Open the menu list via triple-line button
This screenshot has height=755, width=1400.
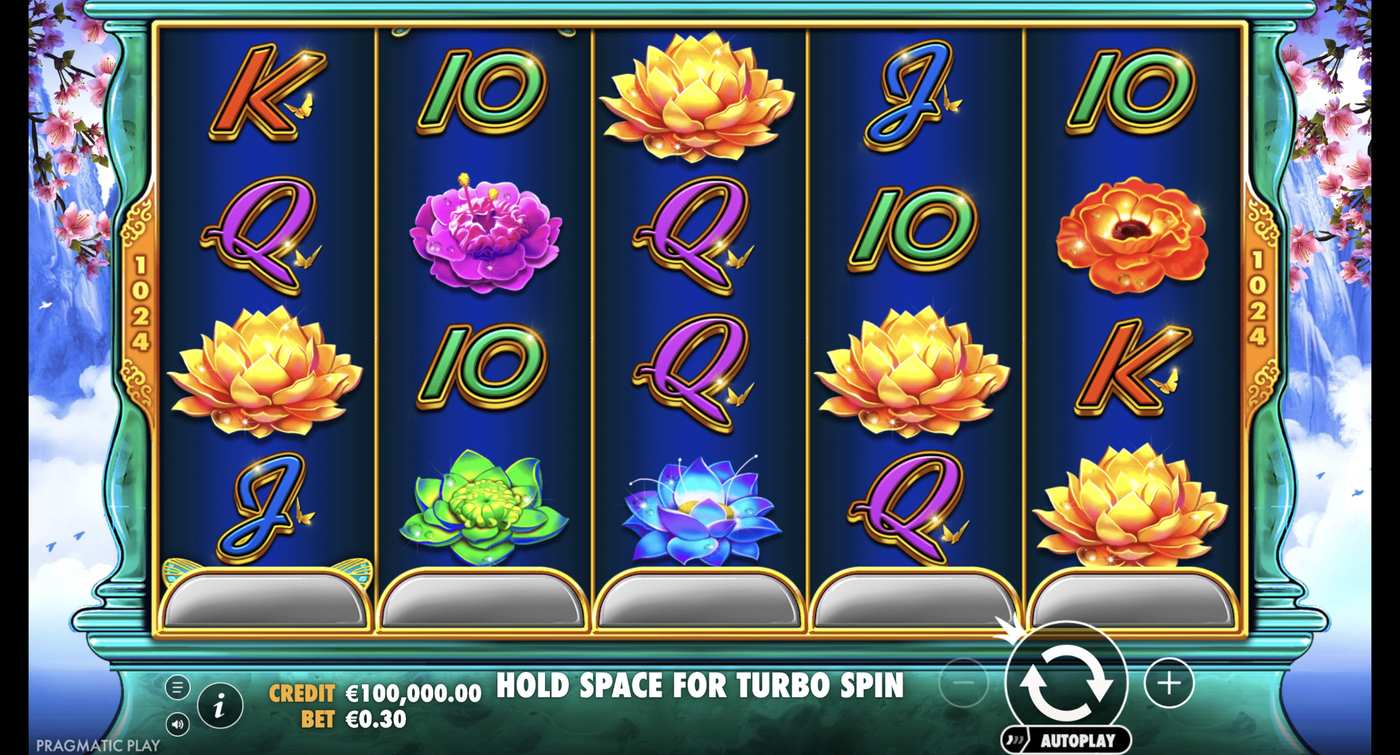(180, 687)
